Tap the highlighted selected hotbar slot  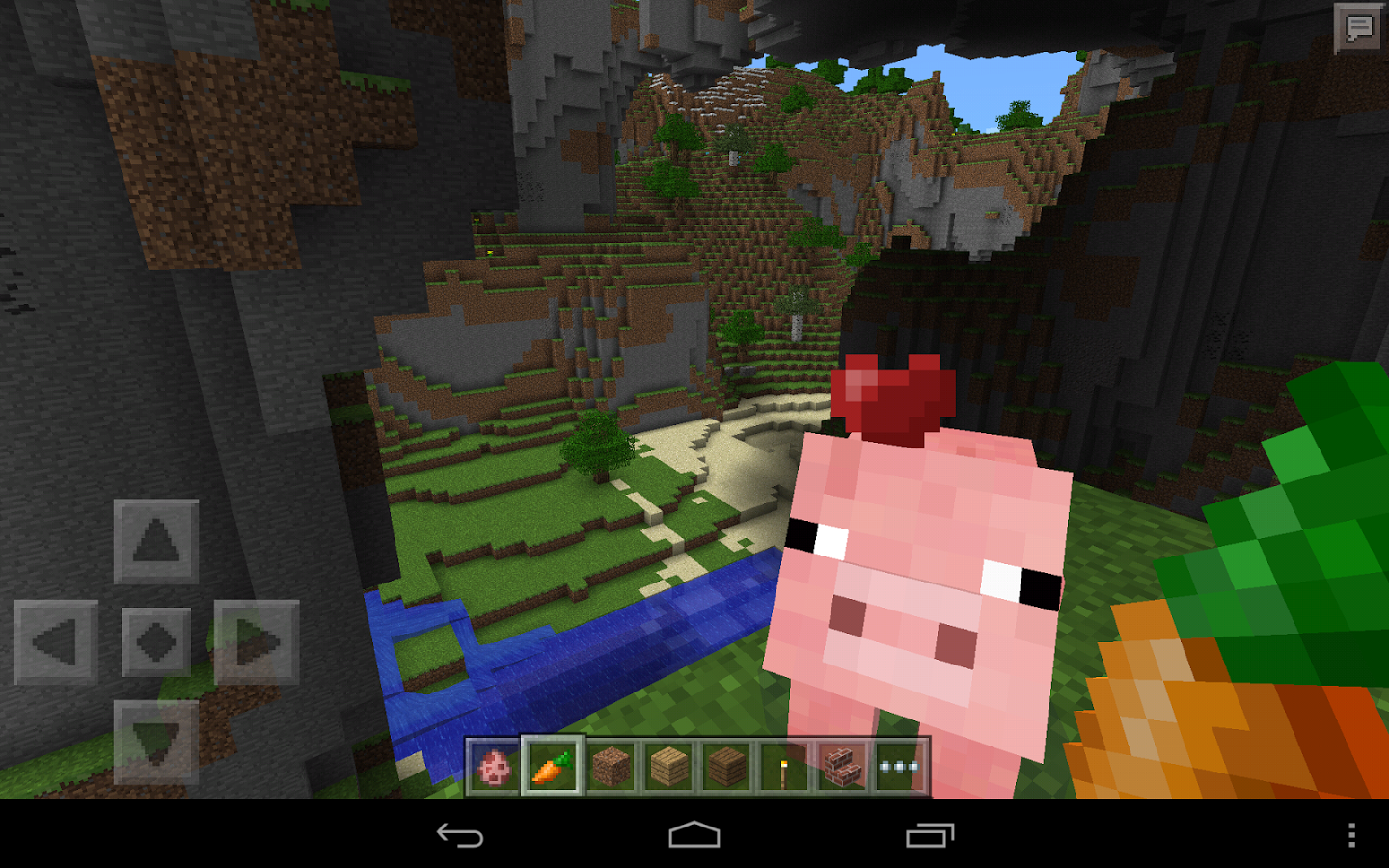pyautogui.click(x=552, y=765)
